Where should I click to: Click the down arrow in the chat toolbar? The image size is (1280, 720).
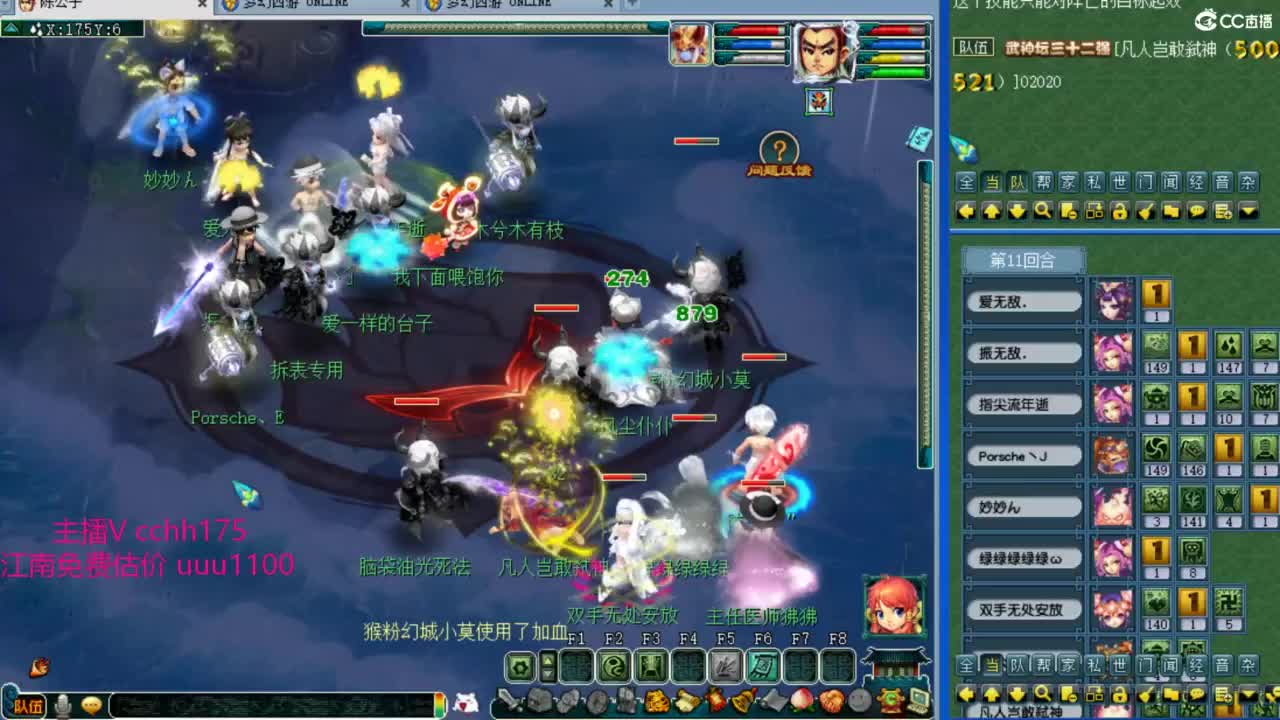pos(1015,210)
